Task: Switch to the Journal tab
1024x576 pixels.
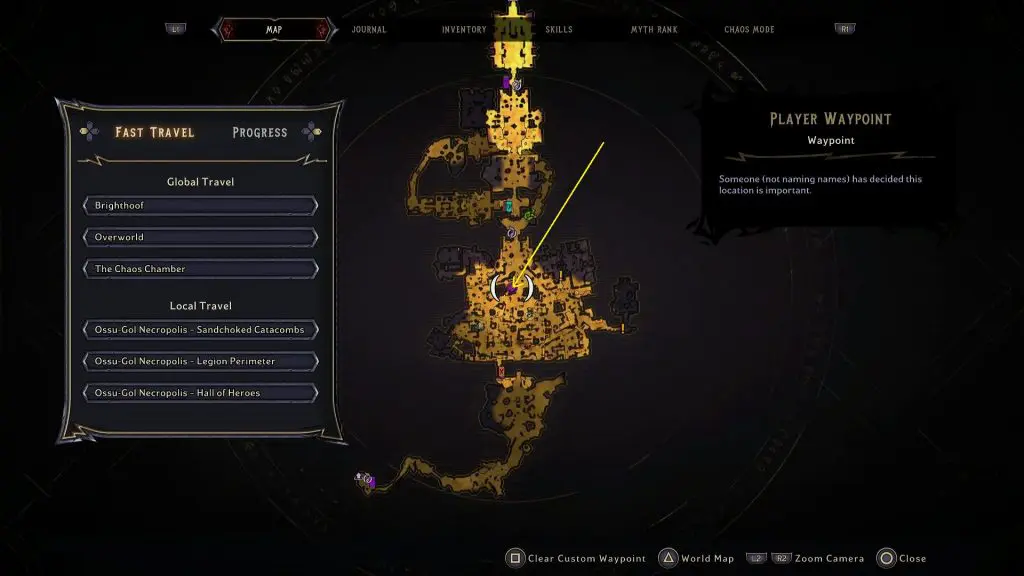Action: coord(369,29)
